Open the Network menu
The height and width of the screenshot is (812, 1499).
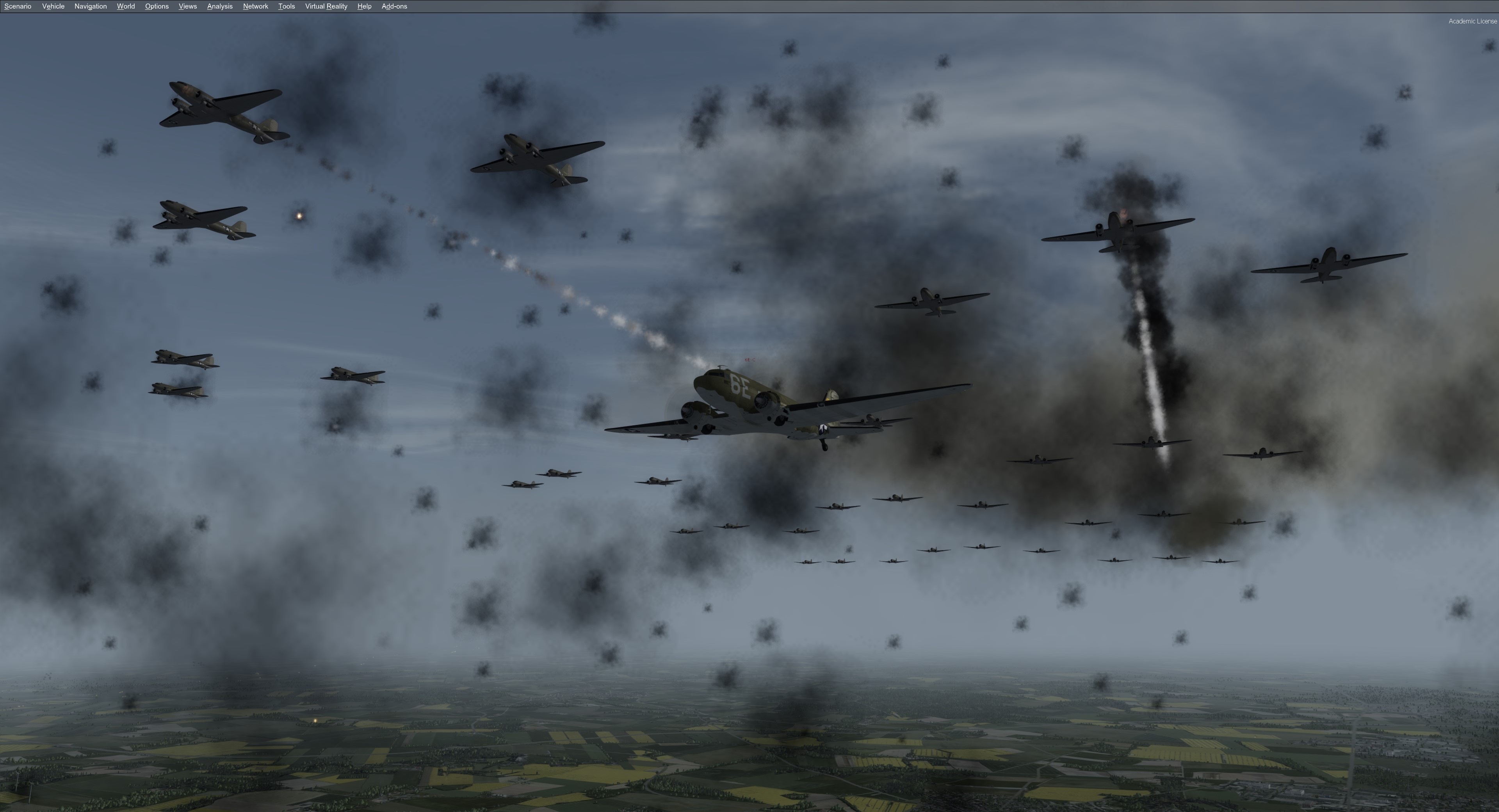(255, 6)
